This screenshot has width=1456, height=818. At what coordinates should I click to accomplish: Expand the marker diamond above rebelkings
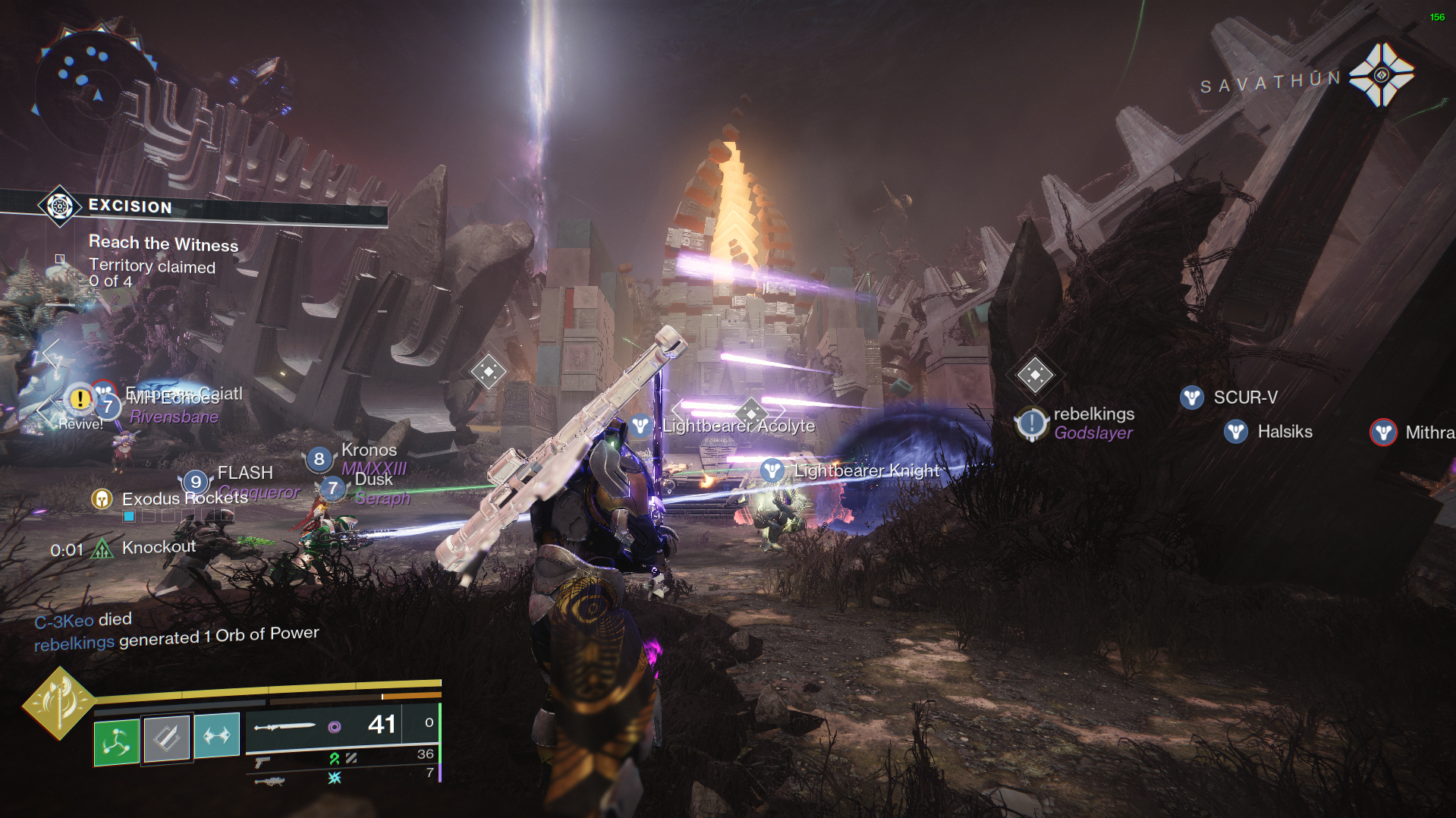tap(1034, 373)
